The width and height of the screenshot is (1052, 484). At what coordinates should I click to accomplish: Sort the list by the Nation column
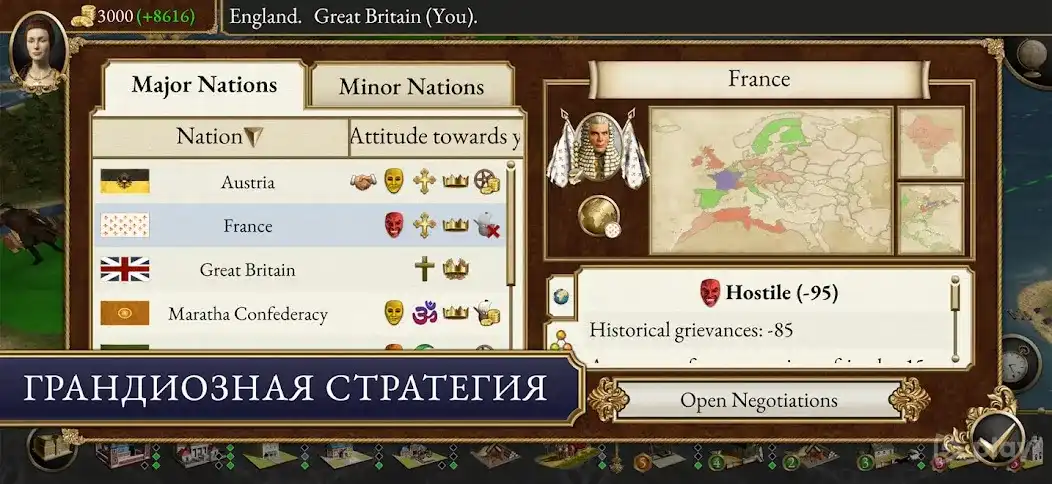[x=219, y=136]
